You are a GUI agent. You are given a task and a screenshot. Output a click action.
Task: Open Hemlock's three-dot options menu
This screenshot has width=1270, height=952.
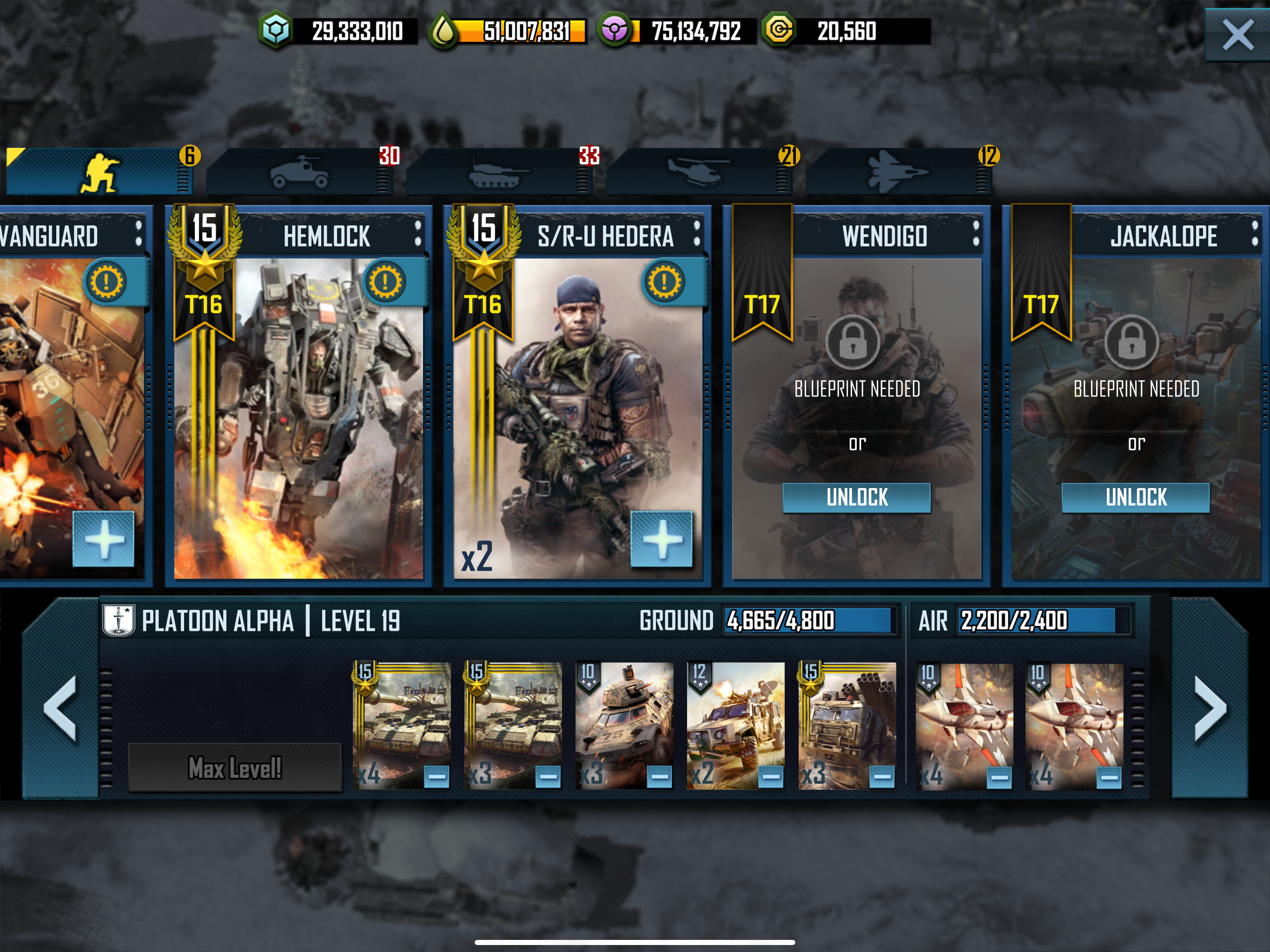tap(417, 234)
